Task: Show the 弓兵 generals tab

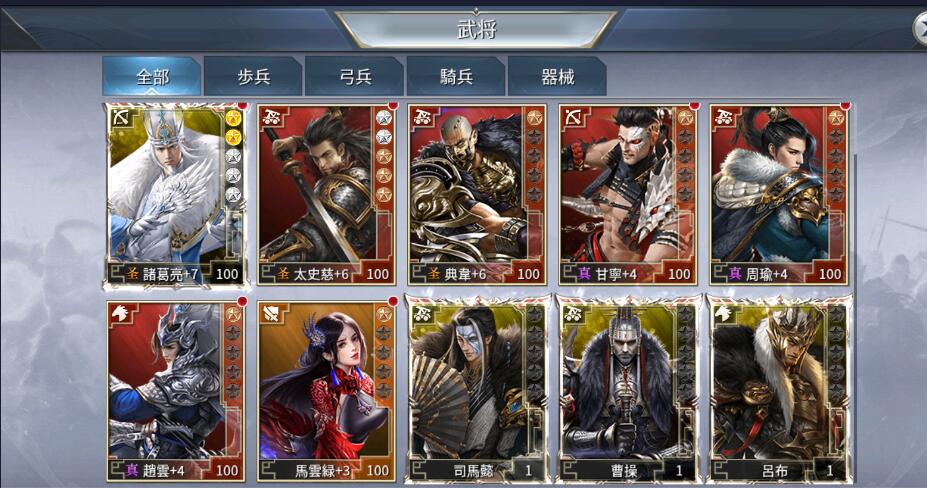Action: tap(354, 77)
